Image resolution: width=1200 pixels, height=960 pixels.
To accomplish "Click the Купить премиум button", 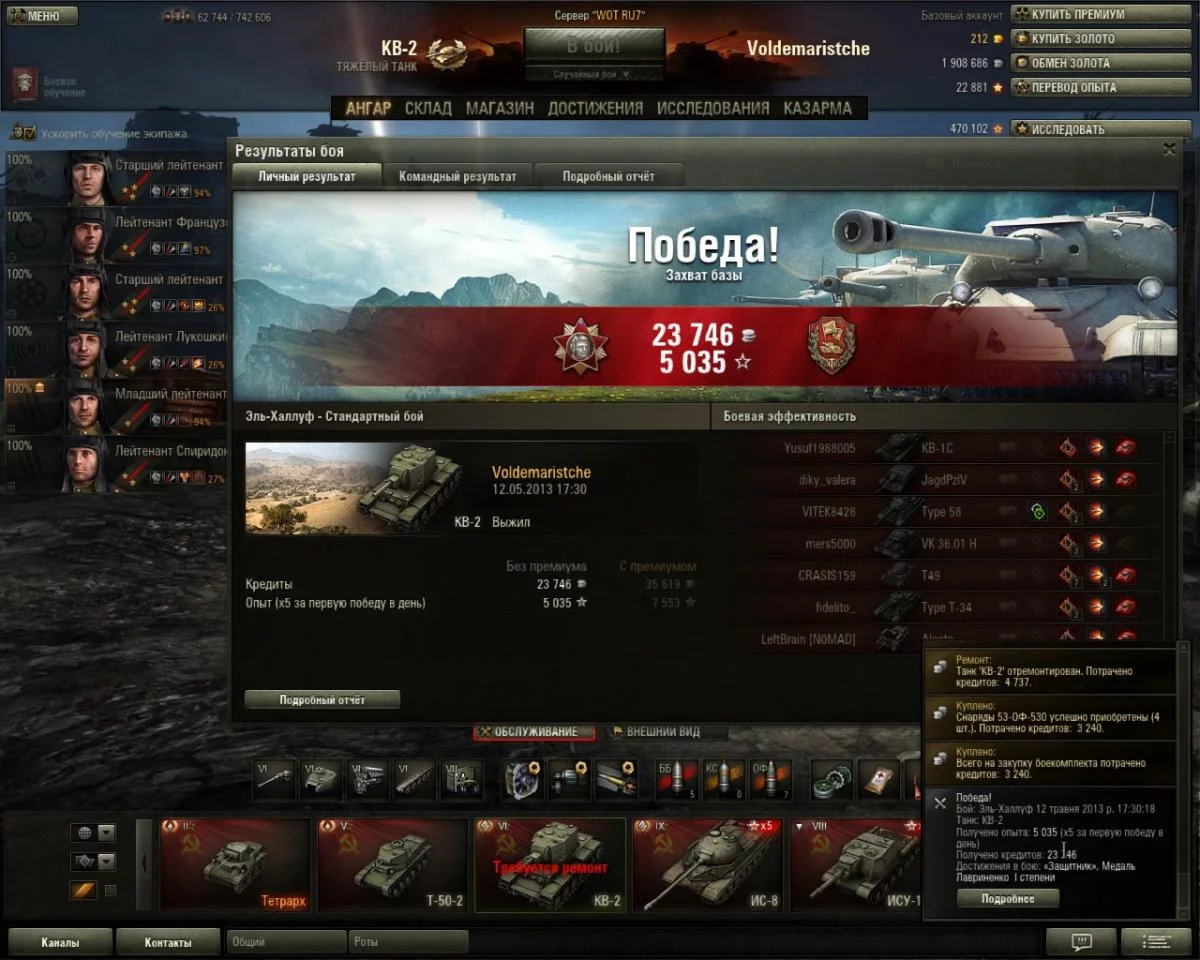I will (x=1088, y=15).
